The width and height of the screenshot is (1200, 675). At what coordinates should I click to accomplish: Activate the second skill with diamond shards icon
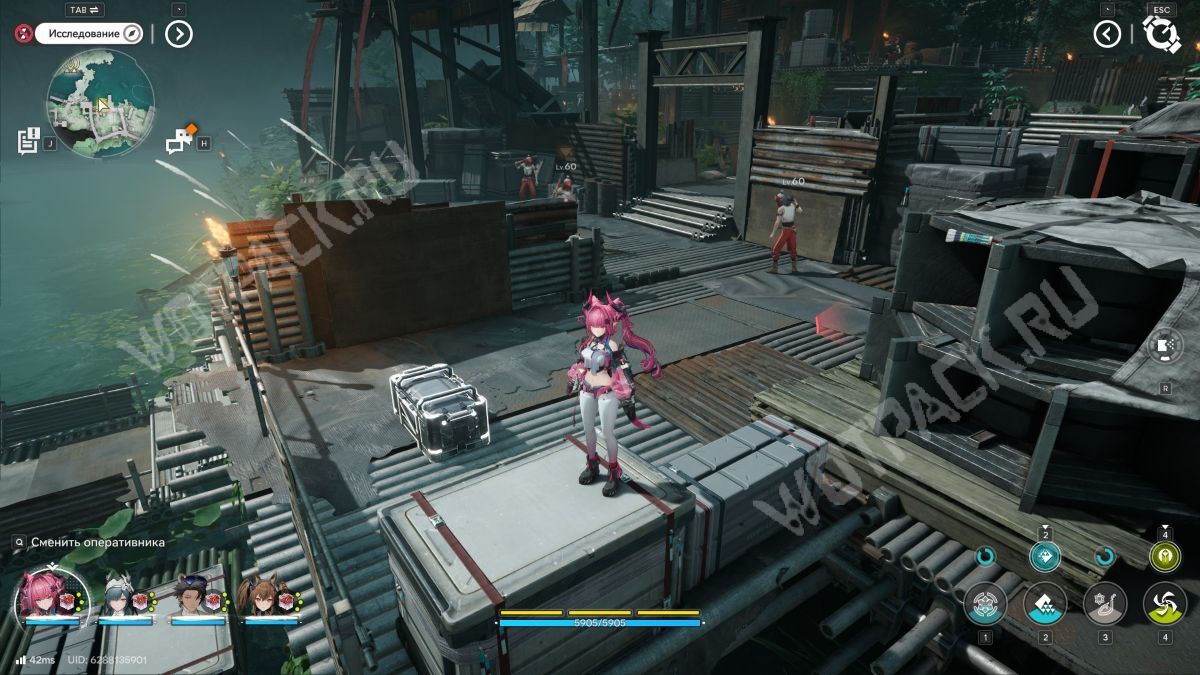point(1045,604)
